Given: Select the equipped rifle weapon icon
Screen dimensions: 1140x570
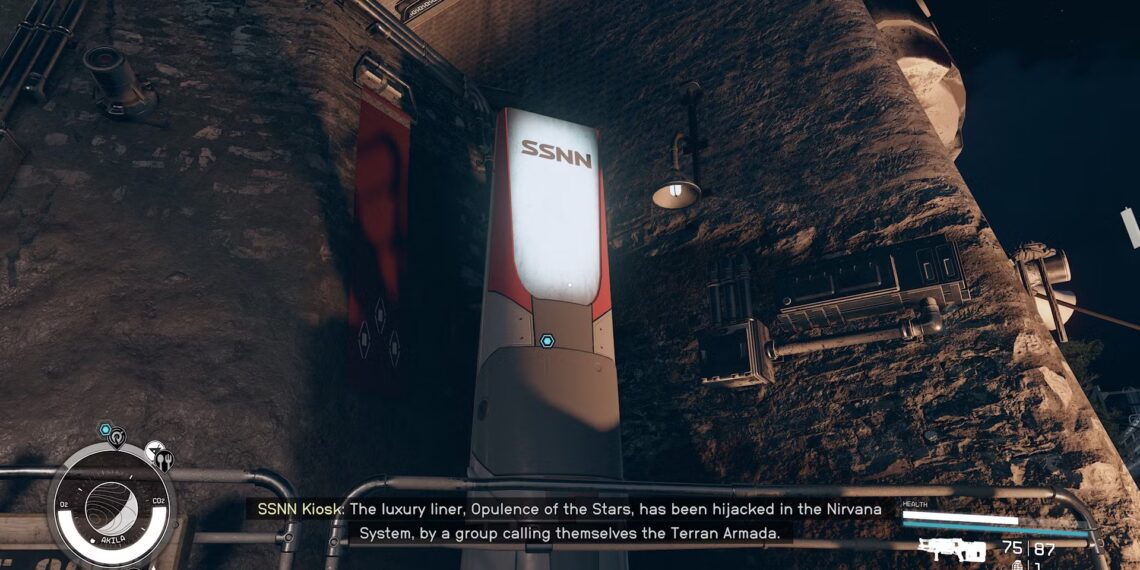Looking at the screenshot, I should coord(952,549).
